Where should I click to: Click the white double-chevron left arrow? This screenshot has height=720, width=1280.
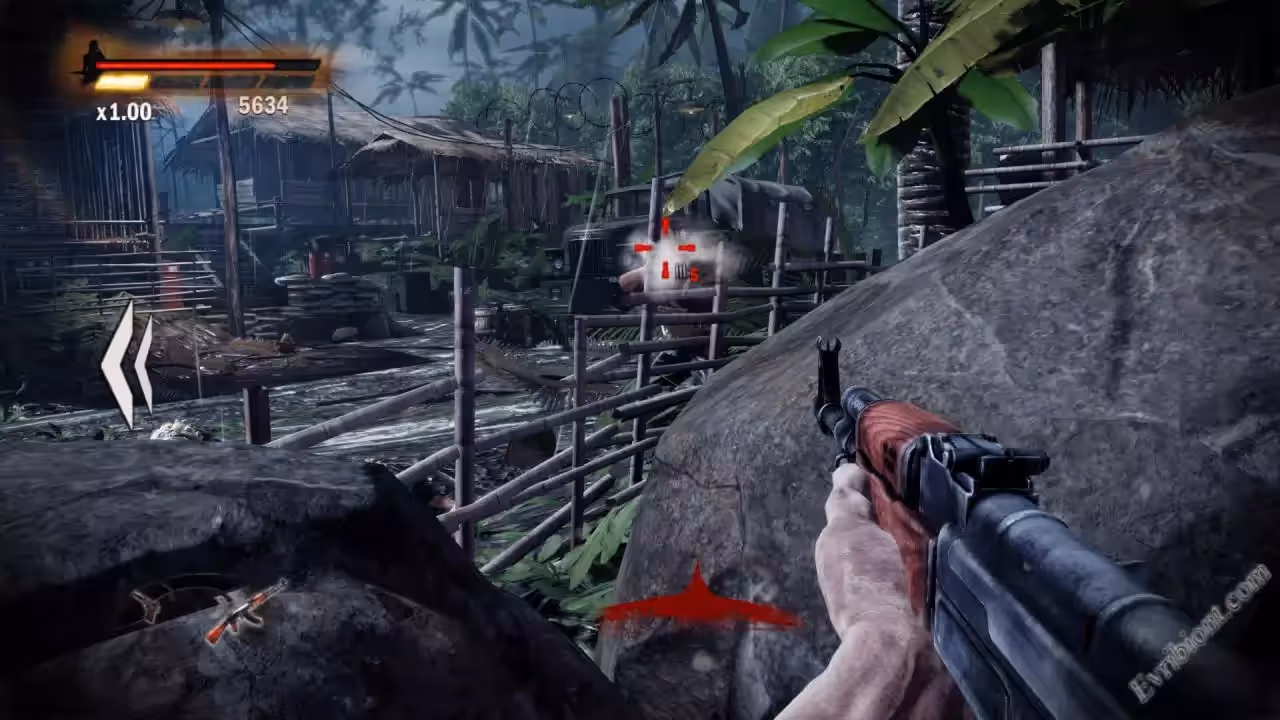pyautogui.click(x=128, y=365)
